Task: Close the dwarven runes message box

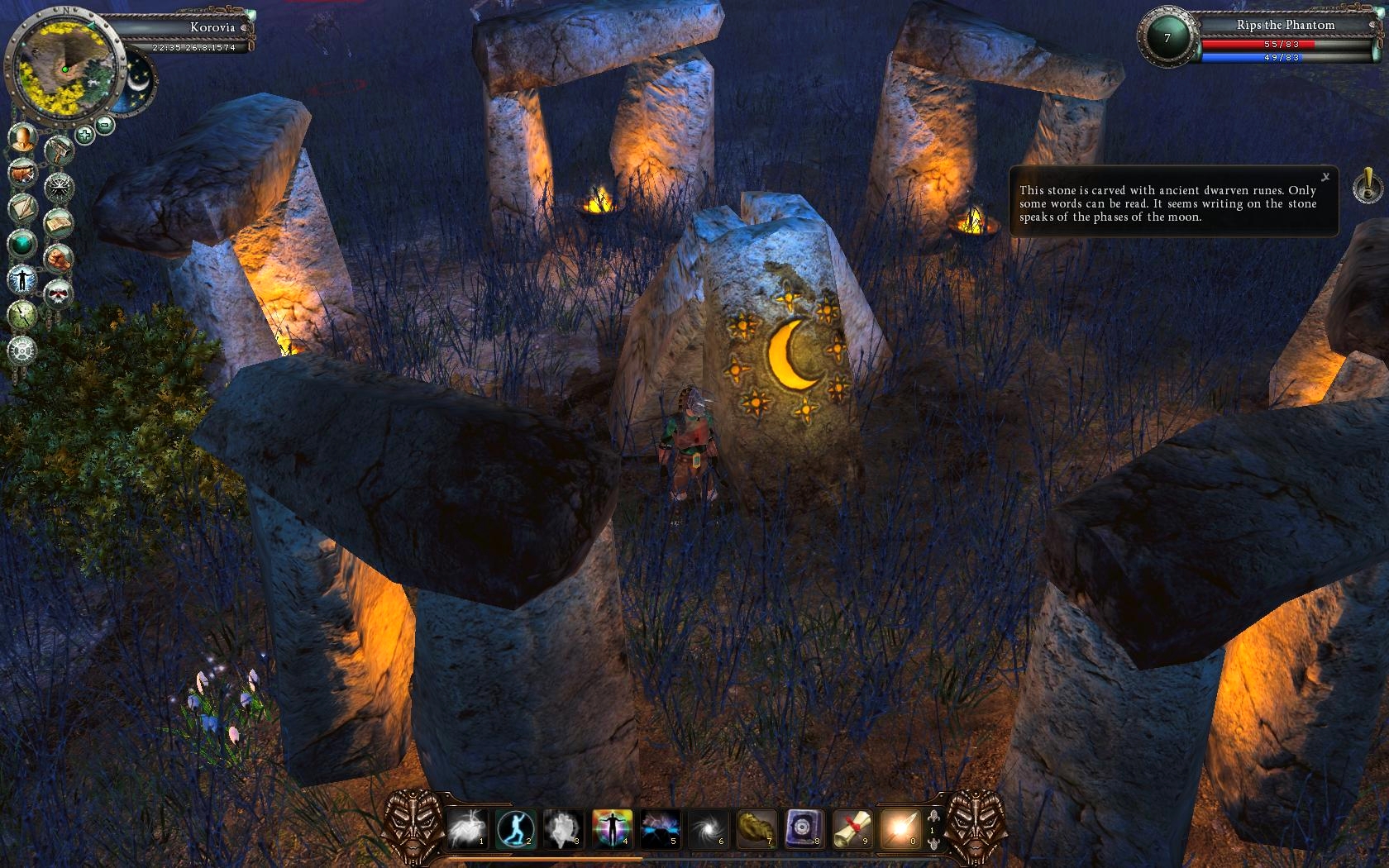Action: click(x=1325, y=177)
